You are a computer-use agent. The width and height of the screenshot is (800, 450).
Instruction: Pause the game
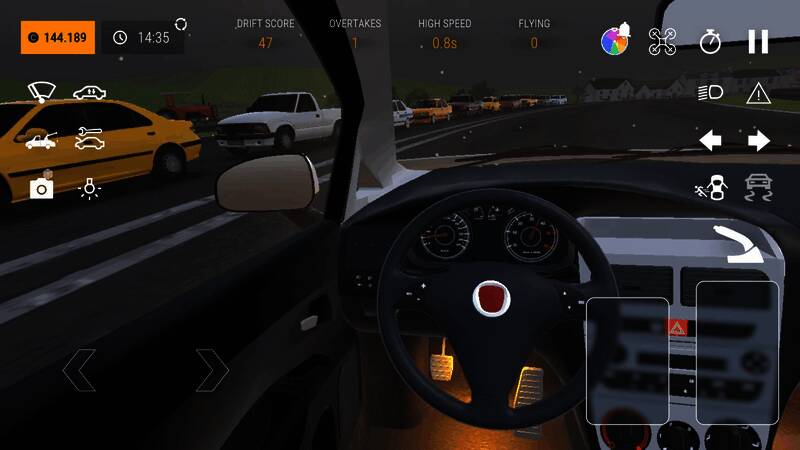758,41
